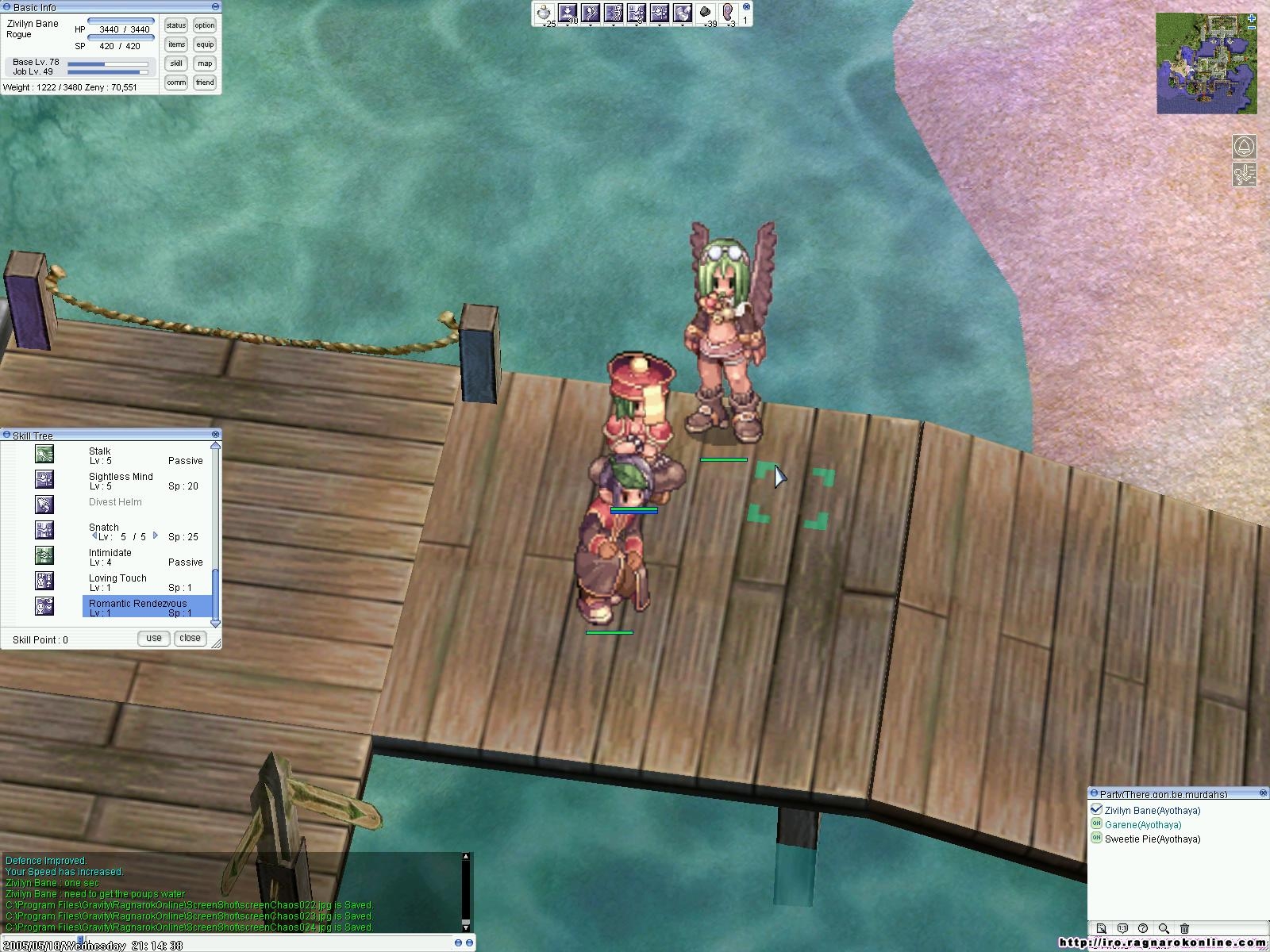Viewport: 1270px width, 952px height.
Task: Click the trash can icon in party window
Action: (1185, 928)
